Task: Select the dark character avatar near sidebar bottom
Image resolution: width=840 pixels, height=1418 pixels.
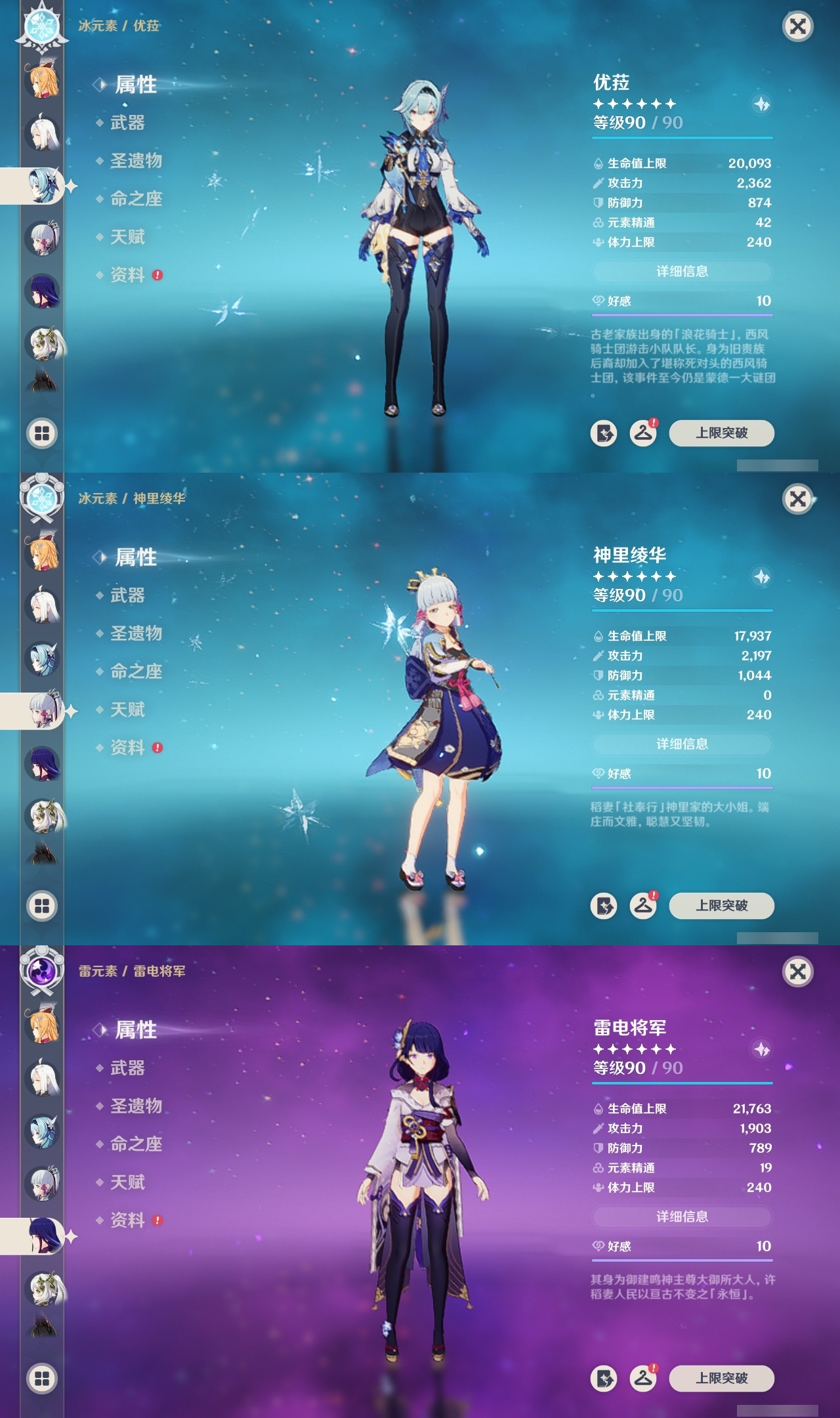Action: pos(41,381)
